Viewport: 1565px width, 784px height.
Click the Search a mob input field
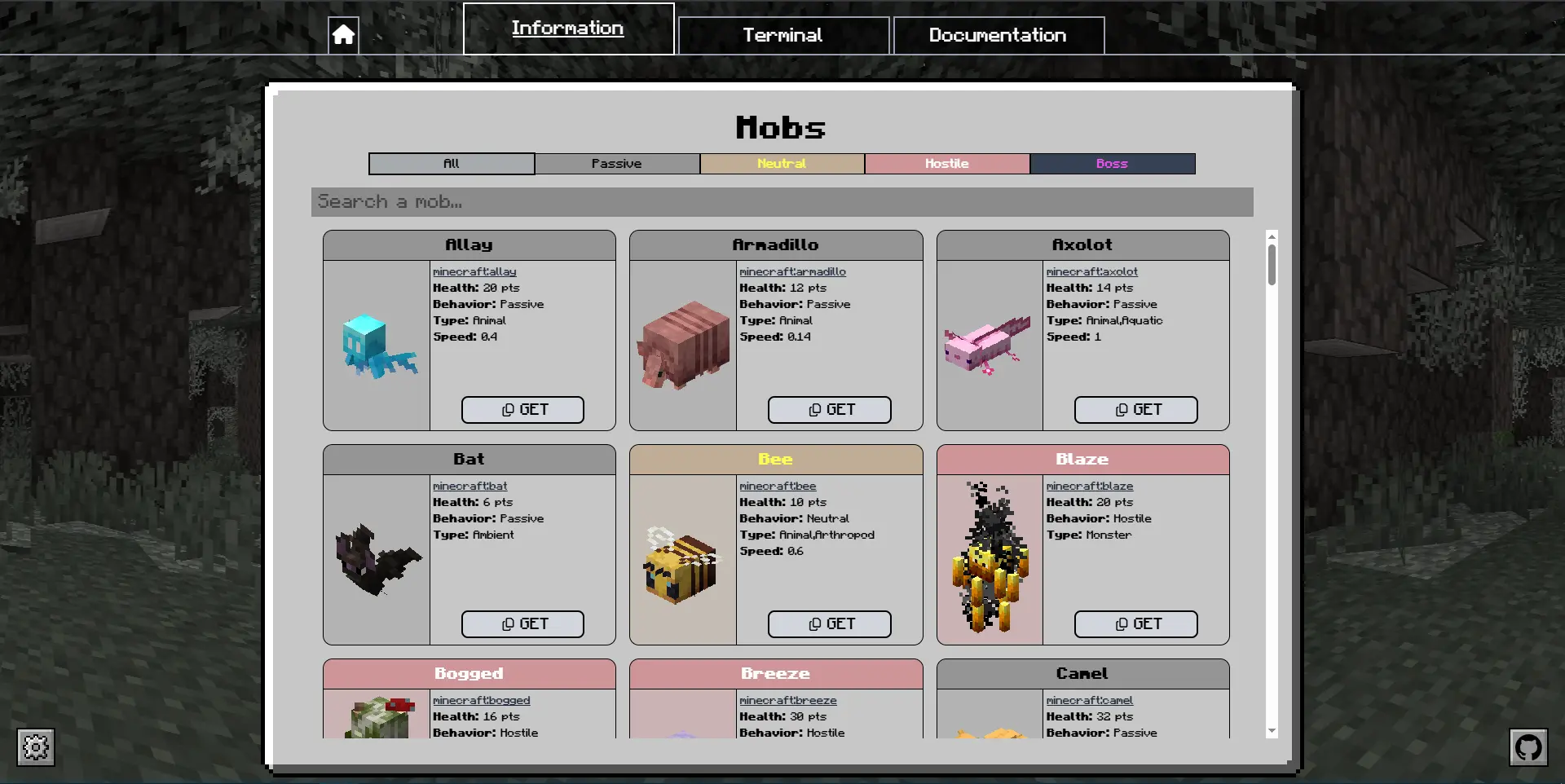click(x=782, y=201)
